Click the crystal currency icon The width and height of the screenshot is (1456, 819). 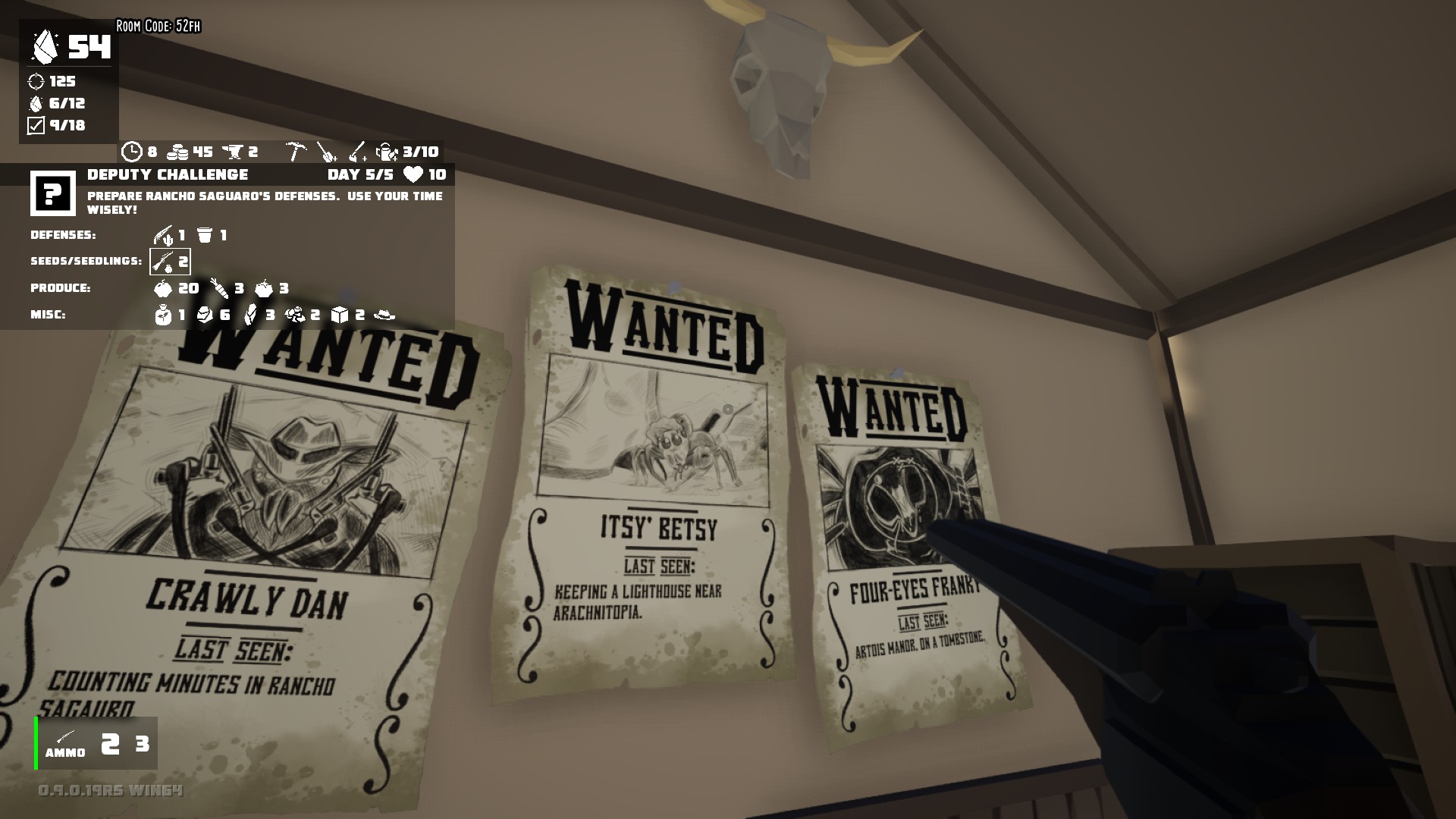point(45,47)
